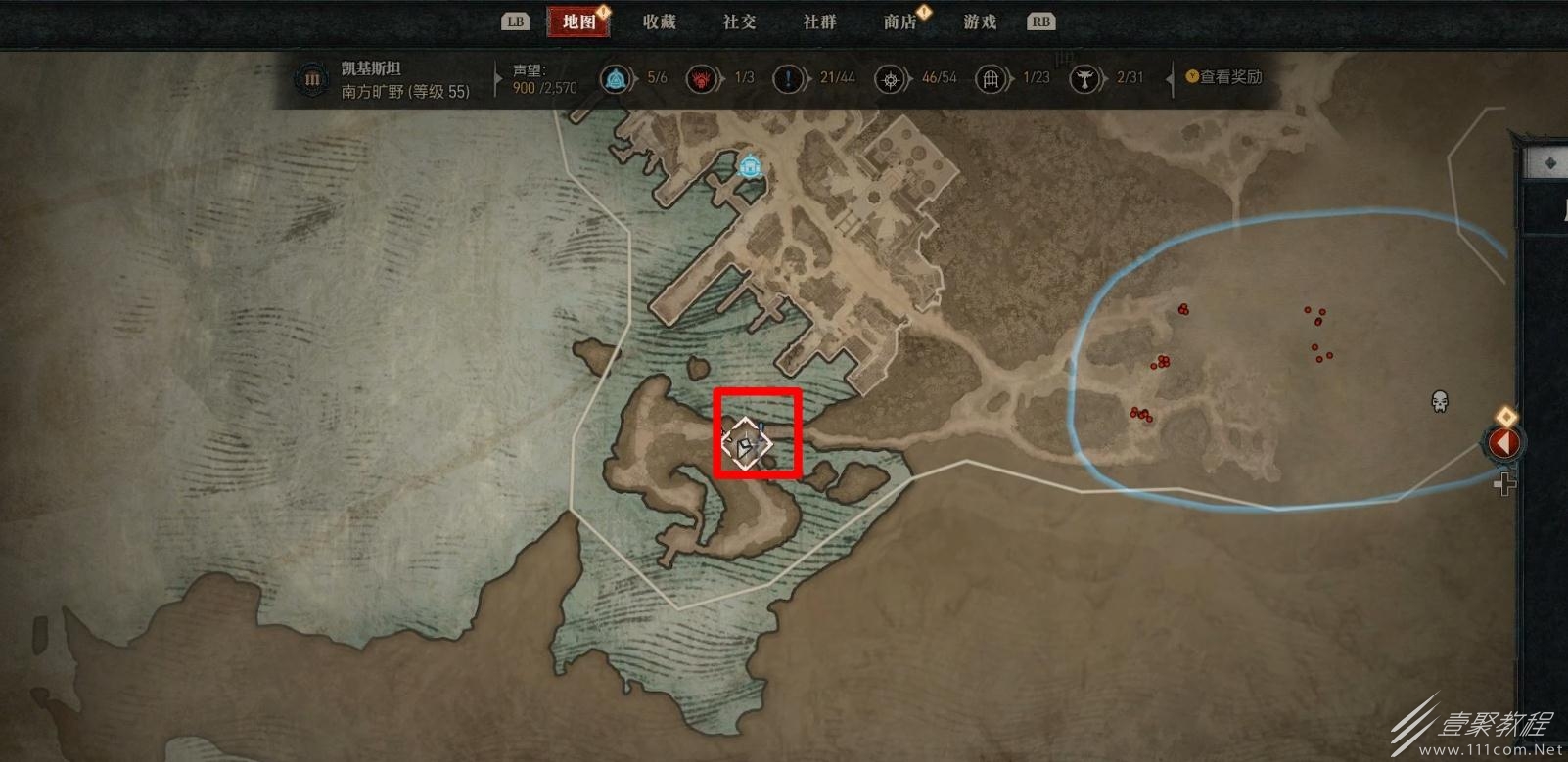Viewport: 1568px width, 762px height.
Task: Select the skull marker on the map
Action: (x=1439, y=401)
